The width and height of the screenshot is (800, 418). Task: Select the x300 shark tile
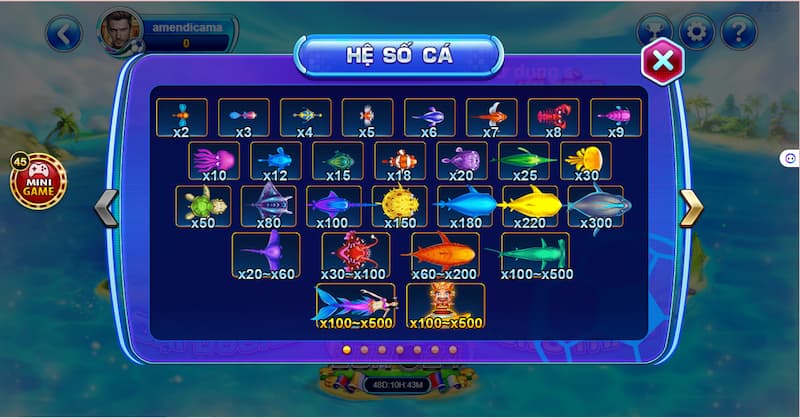tap(595, 207)
